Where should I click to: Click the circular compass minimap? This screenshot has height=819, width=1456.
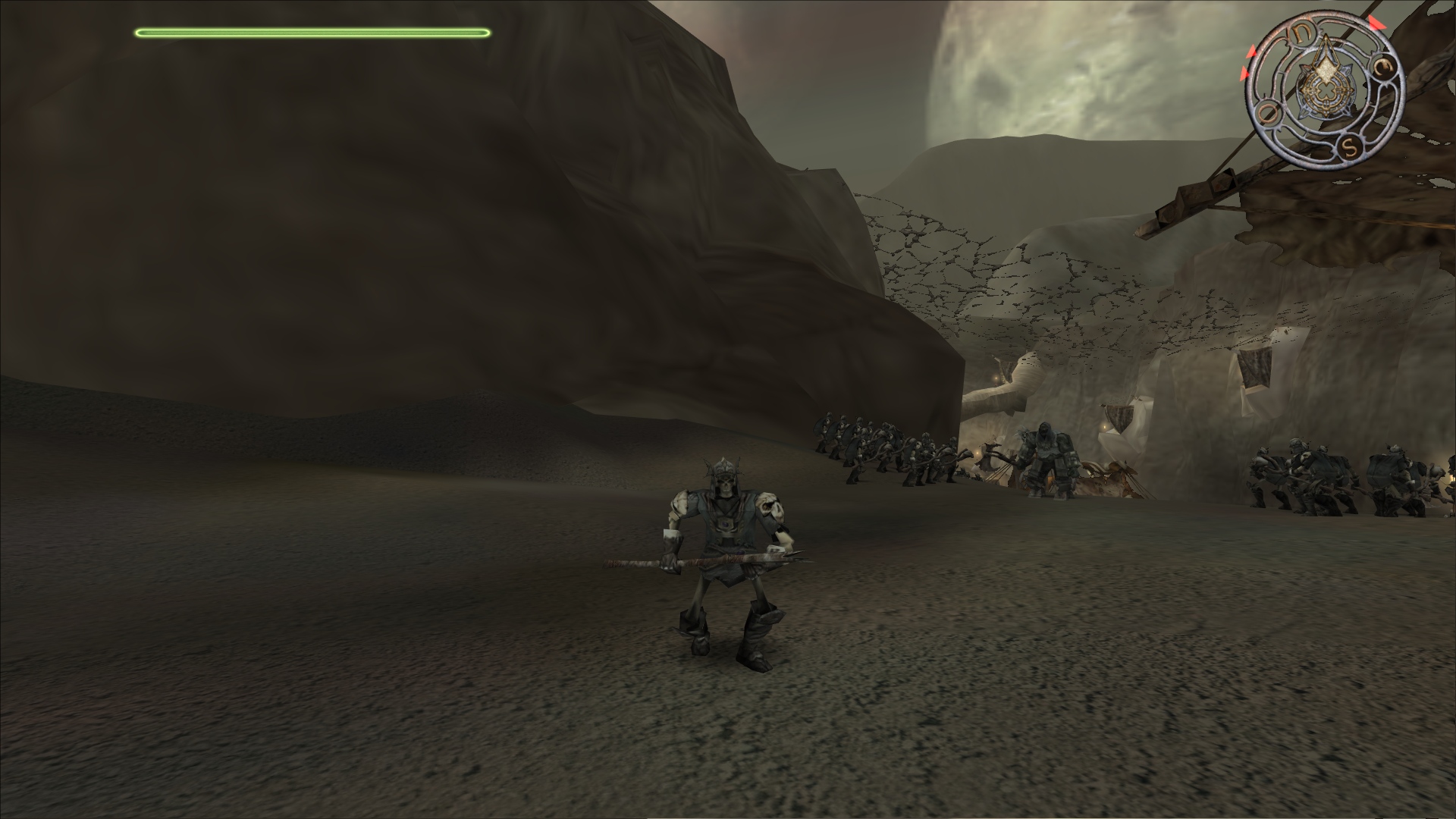coord(1324,90)
